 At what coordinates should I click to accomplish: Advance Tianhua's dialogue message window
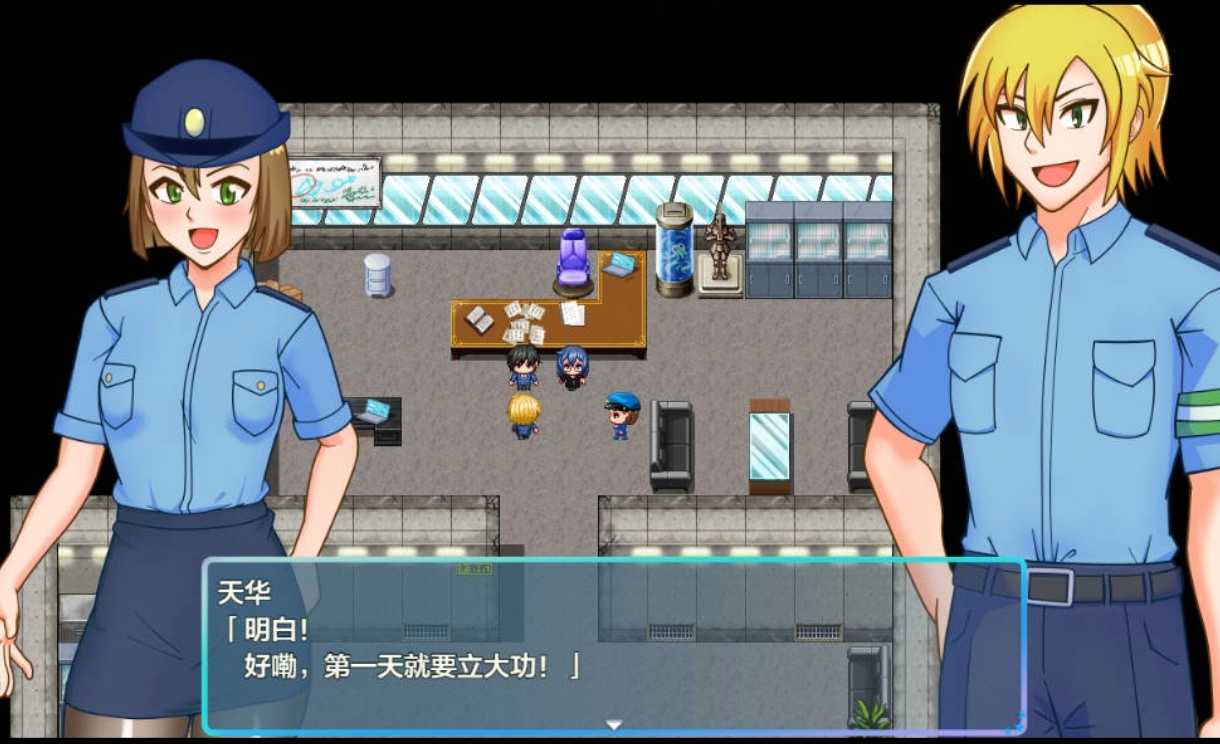[612, 645]
